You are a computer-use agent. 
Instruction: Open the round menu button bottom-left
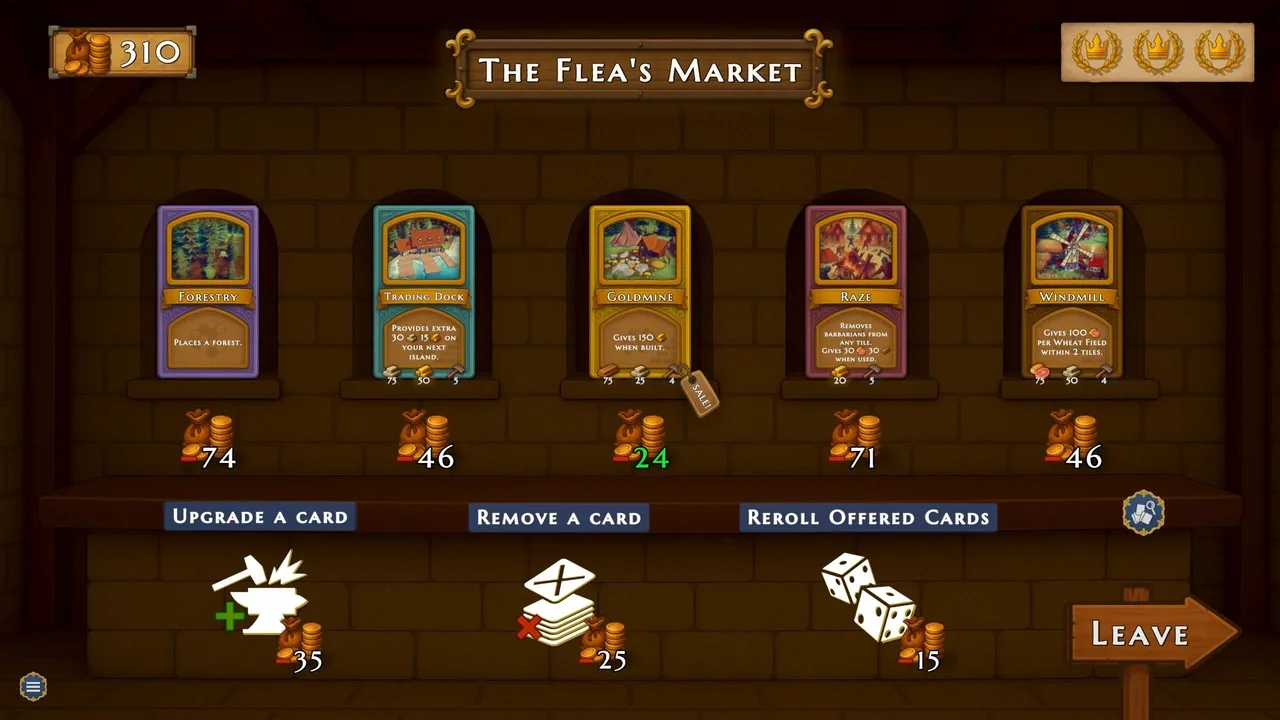point(33,686)
